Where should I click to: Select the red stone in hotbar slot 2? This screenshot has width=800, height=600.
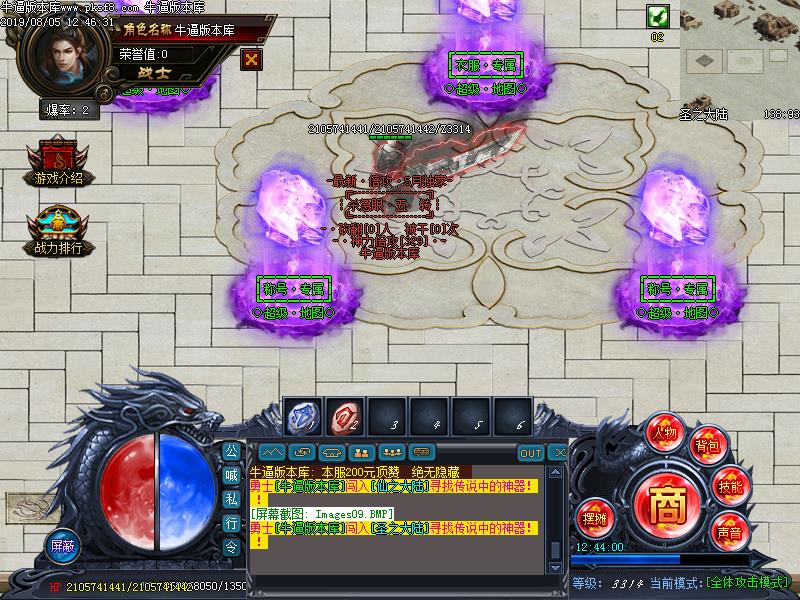(x=346, y=417)
